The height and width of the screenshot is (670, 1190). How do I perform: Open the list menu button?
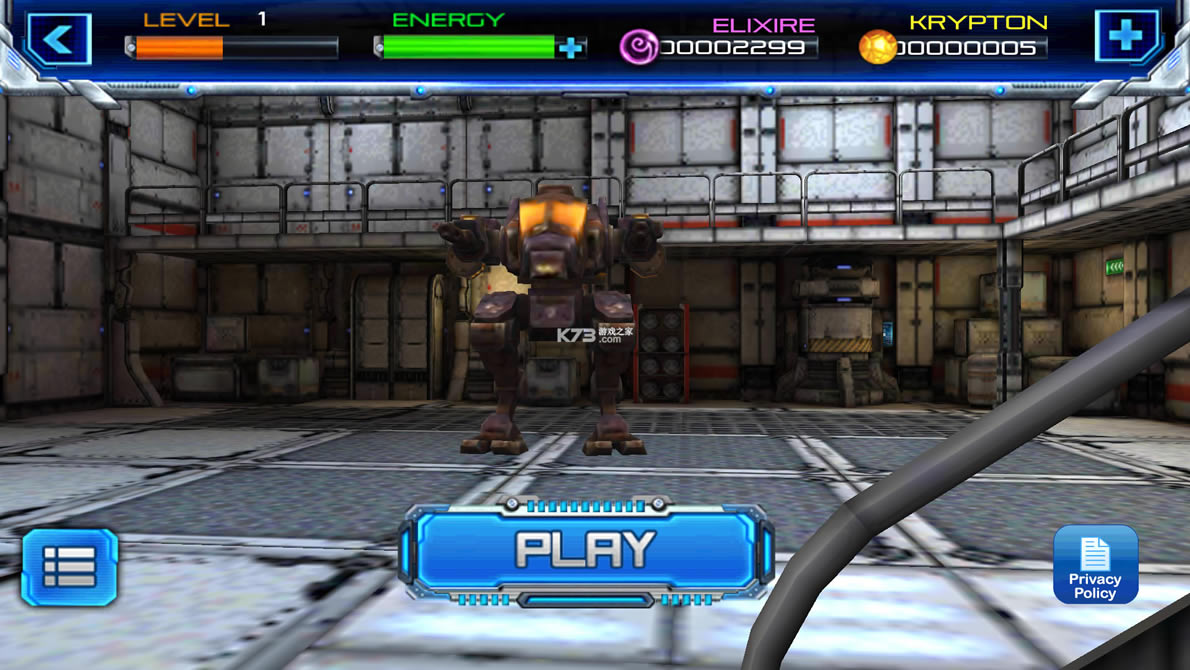point(70,567)
